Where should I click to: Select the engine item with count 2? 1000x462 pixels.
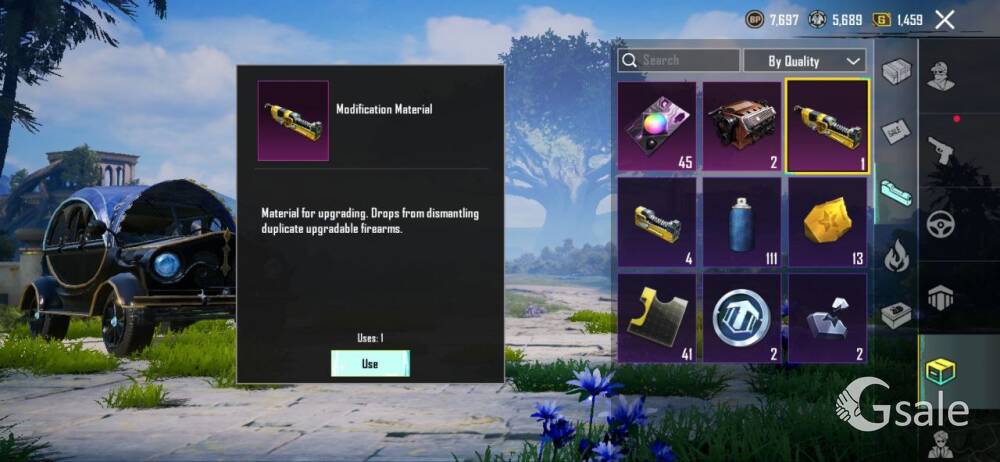point(742,126)
